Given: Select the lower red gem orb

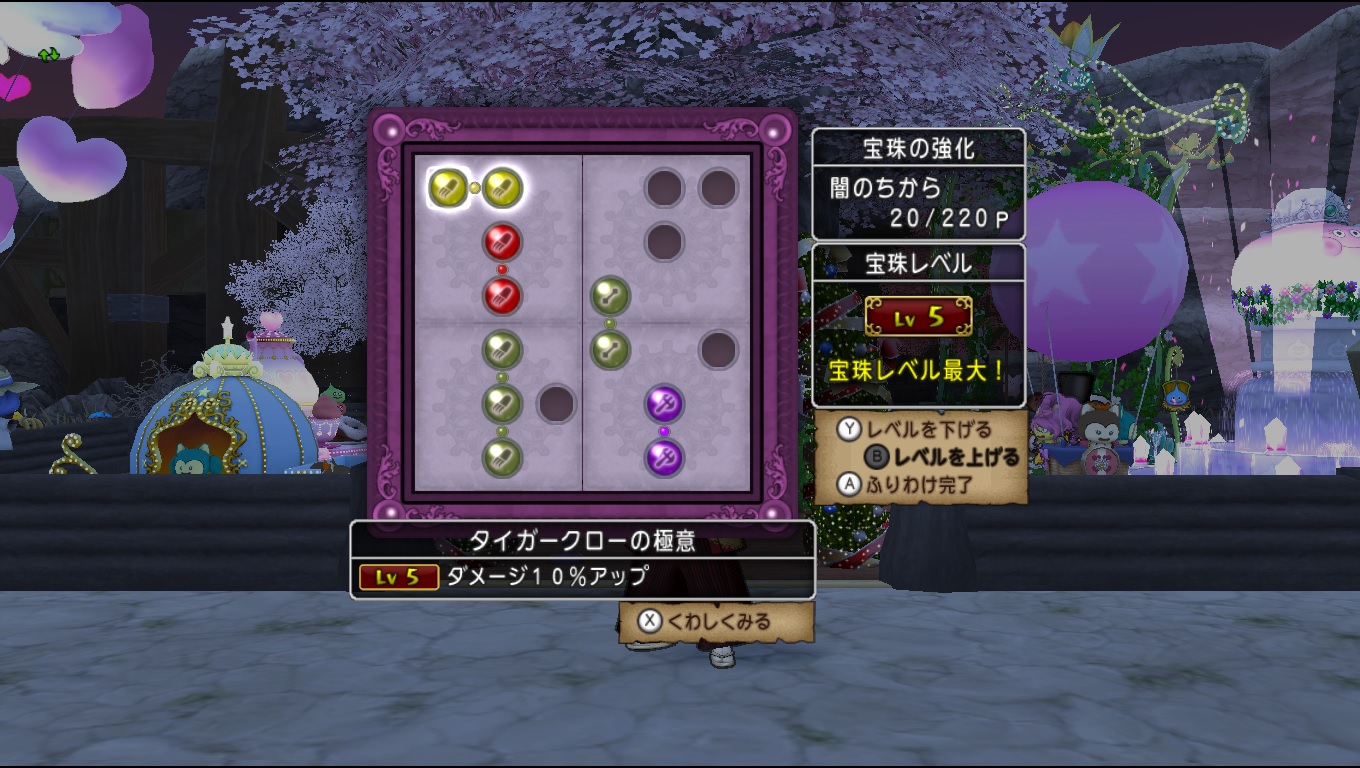Looking at the screenshot, I should click(x=502, y=296).
